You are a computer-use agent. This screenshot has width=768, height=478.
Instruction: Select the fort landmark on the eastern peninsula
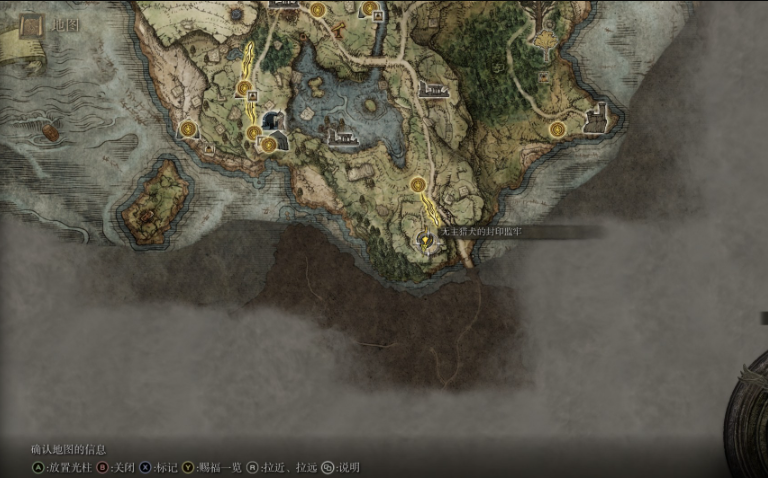click(x=597, y=119)
